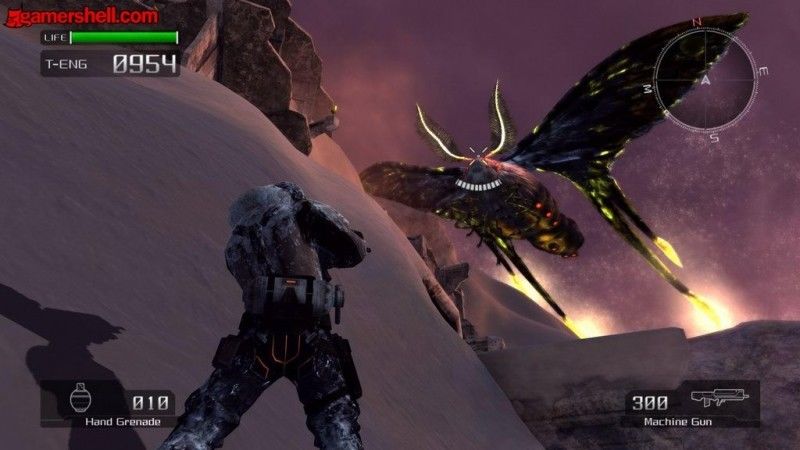Open the gamershell.com watermark link
The width and height of the screenshot is (800, 450).
[x=80, y=15]
